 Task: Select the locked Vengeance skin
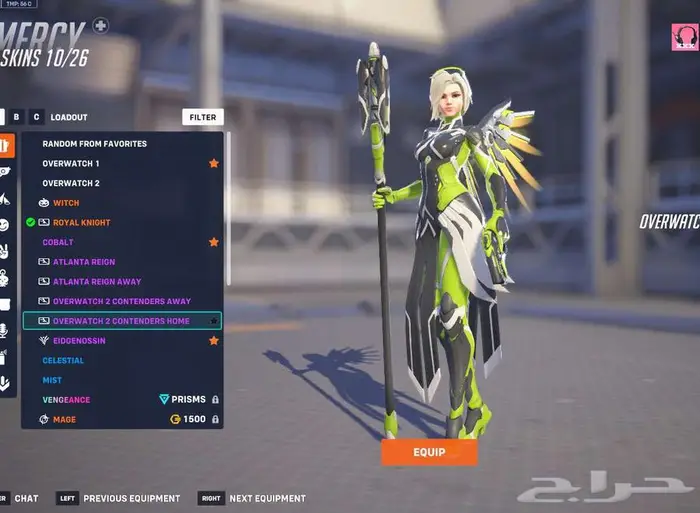pos(66,400)
